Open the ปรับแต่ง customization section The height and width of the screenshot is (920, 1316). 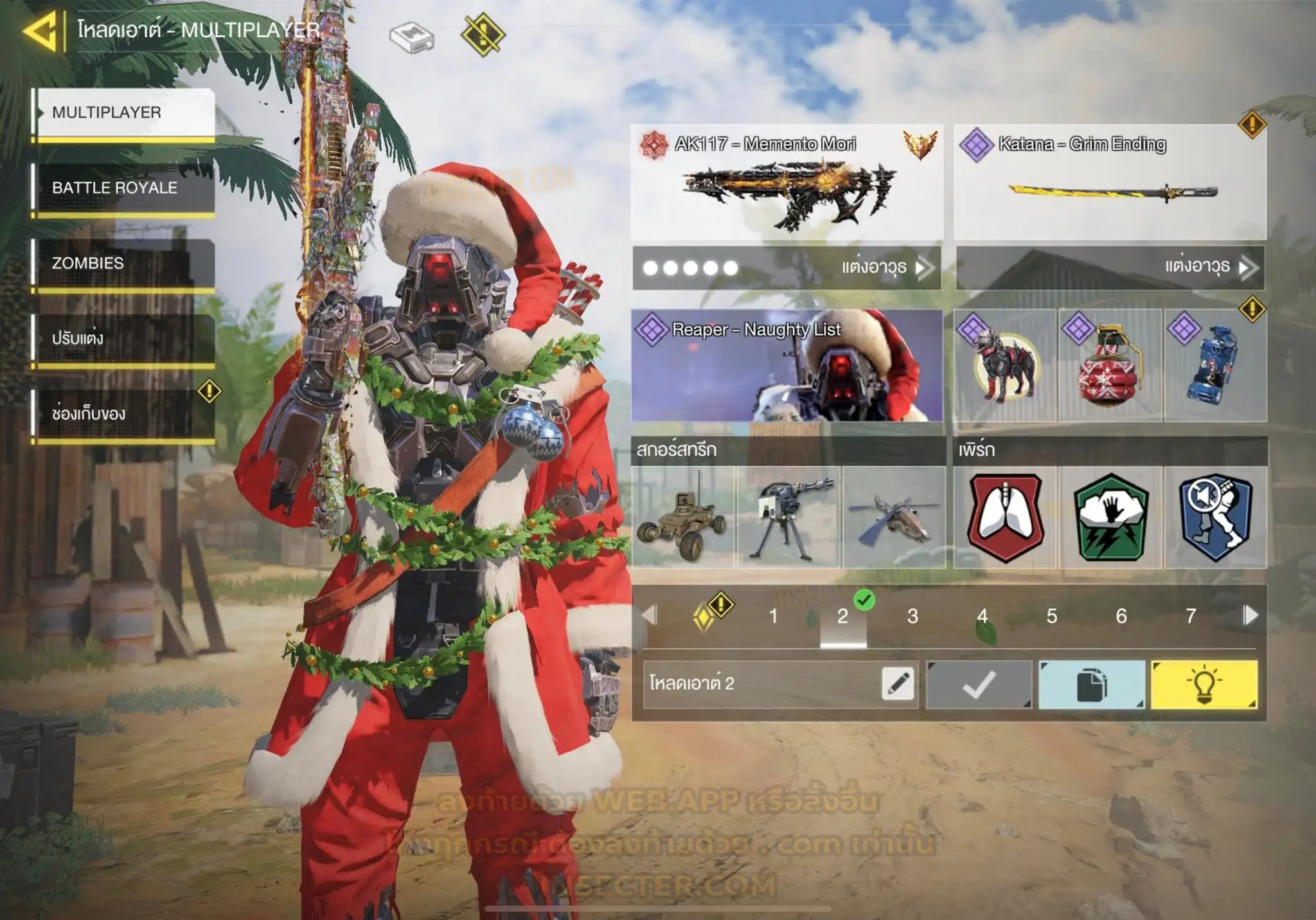click(123, 338)
